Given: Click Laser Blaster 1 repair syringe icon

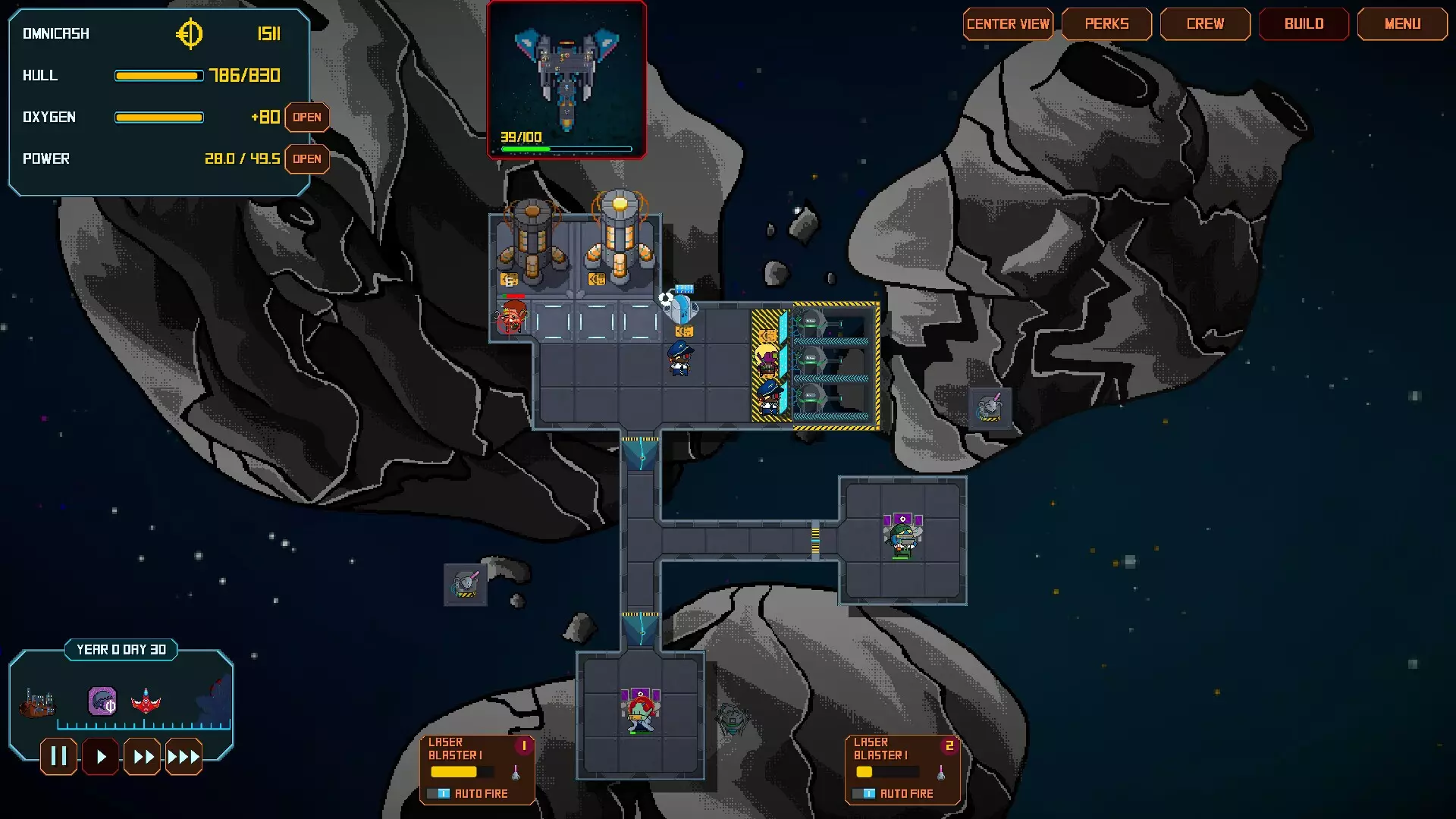Looking at the screenshot, I should click(516, 771).
